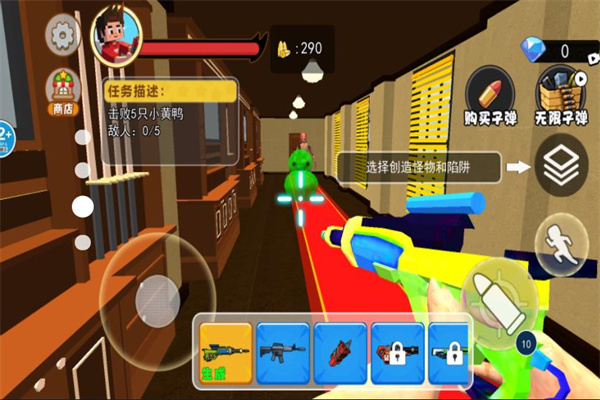
Task: Open the layered-stack monster and trap creator
Action: point(562,167)
